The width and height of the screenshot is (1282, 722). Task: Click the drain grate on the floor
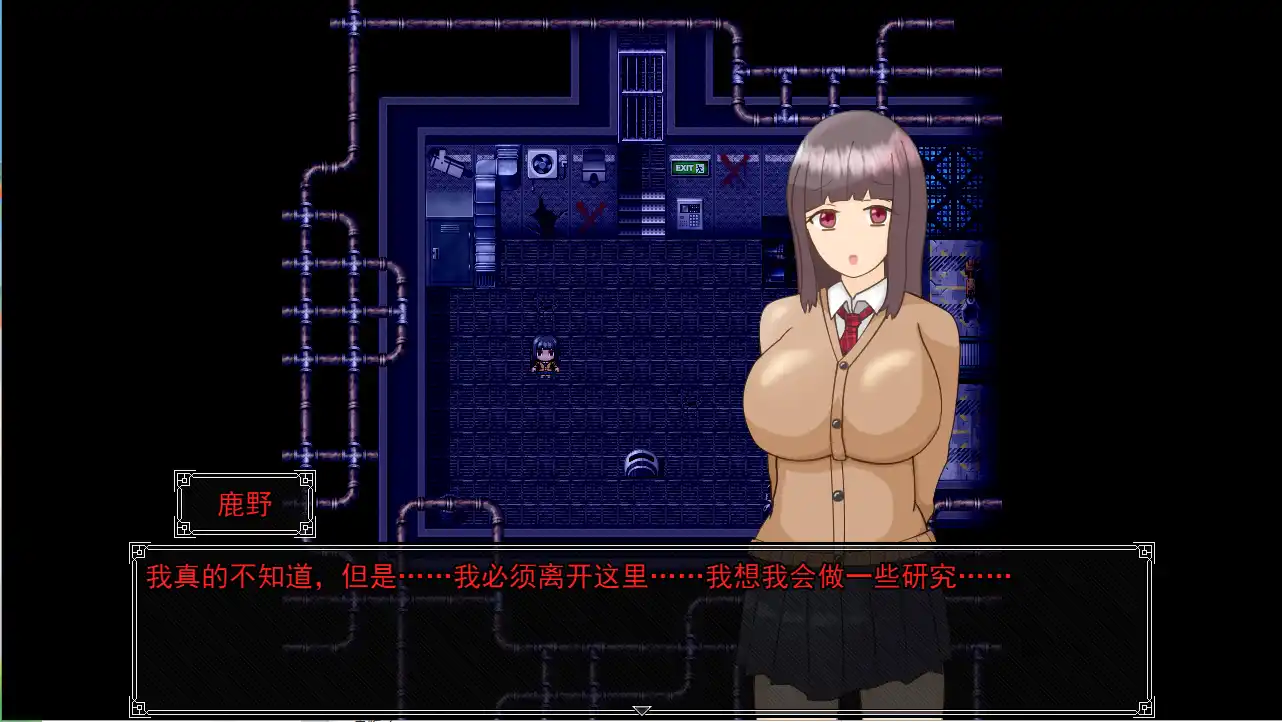pos(642,462)
